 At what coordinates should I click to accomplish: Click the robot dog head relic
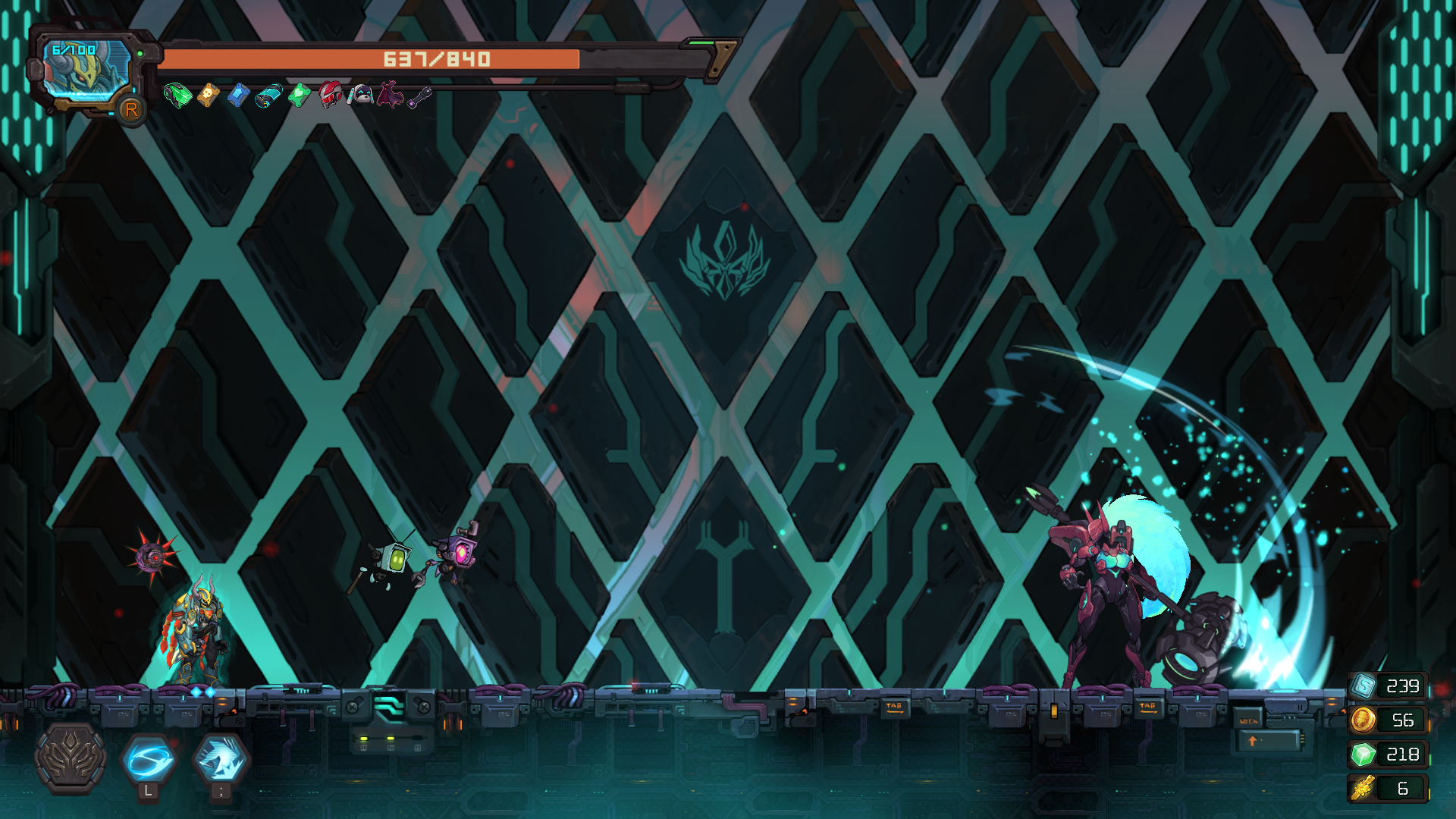click(360, 96)
